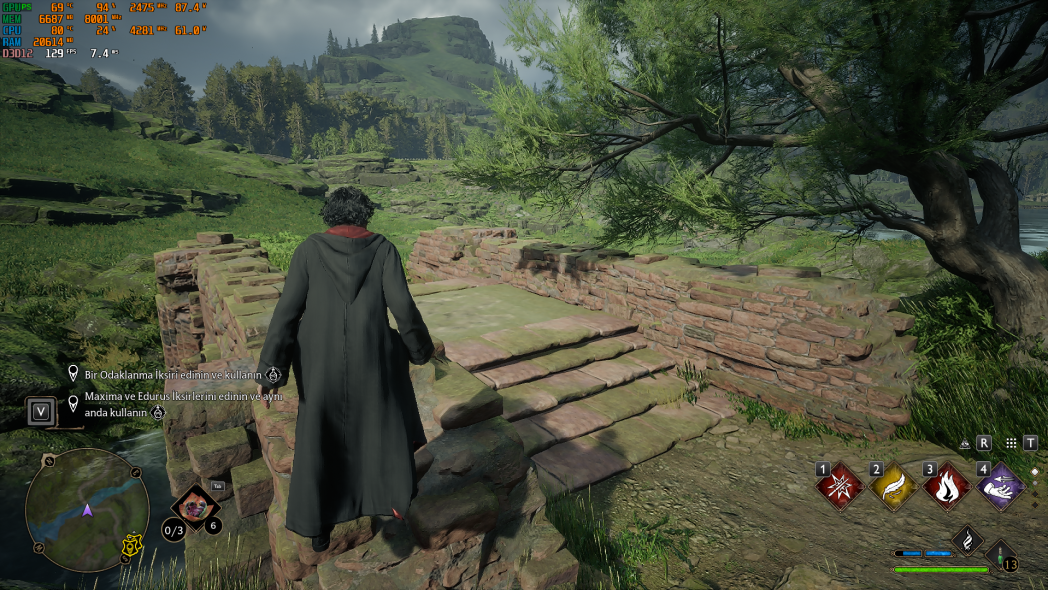Cast the yellow feather spell in slot 2
Image resolution: width=1048 pixels, height=590 pixels.
[892, 487]
